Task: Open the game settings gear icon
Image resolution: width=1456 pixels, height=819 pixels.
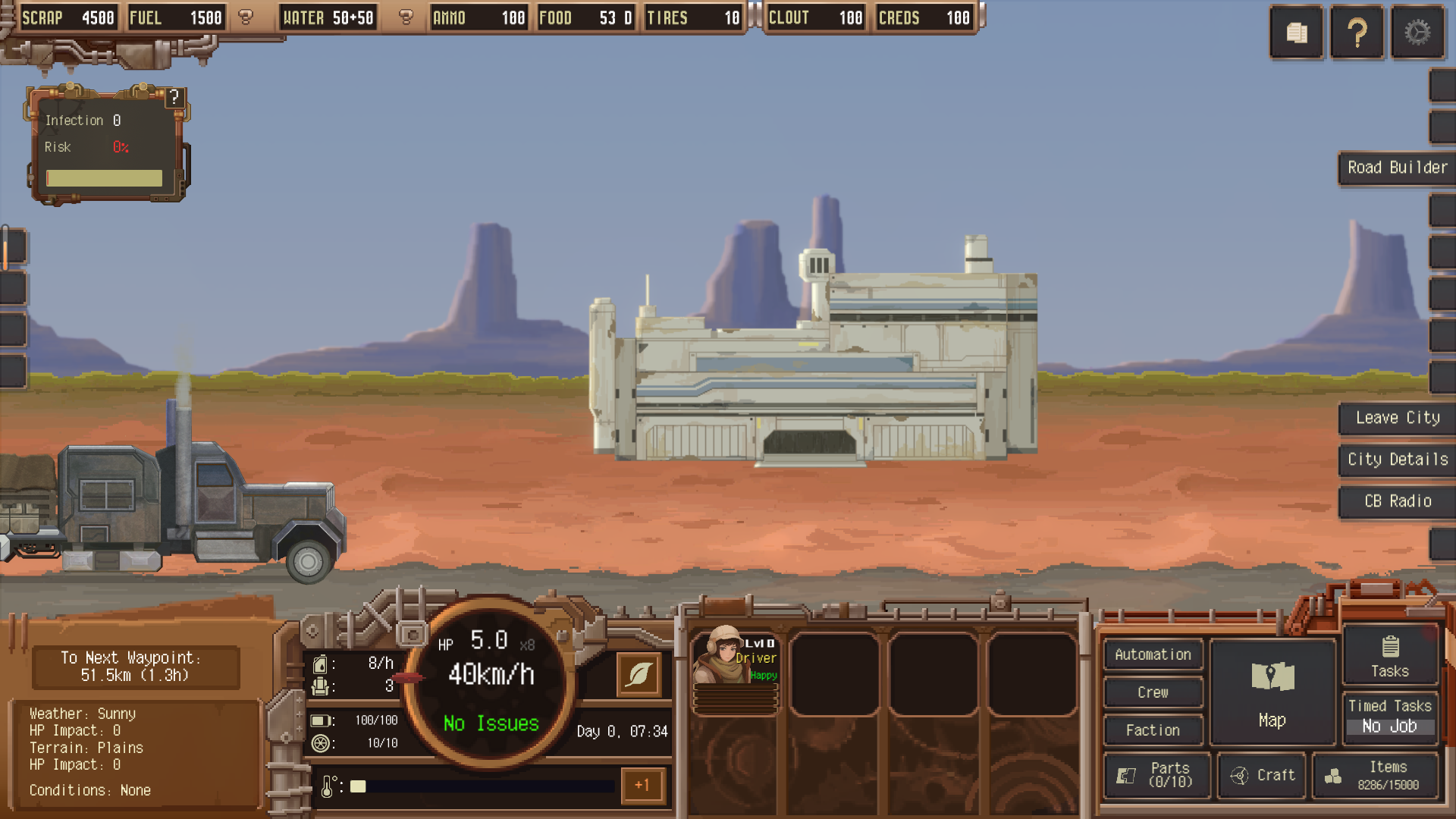Action: click(1417, 32)
